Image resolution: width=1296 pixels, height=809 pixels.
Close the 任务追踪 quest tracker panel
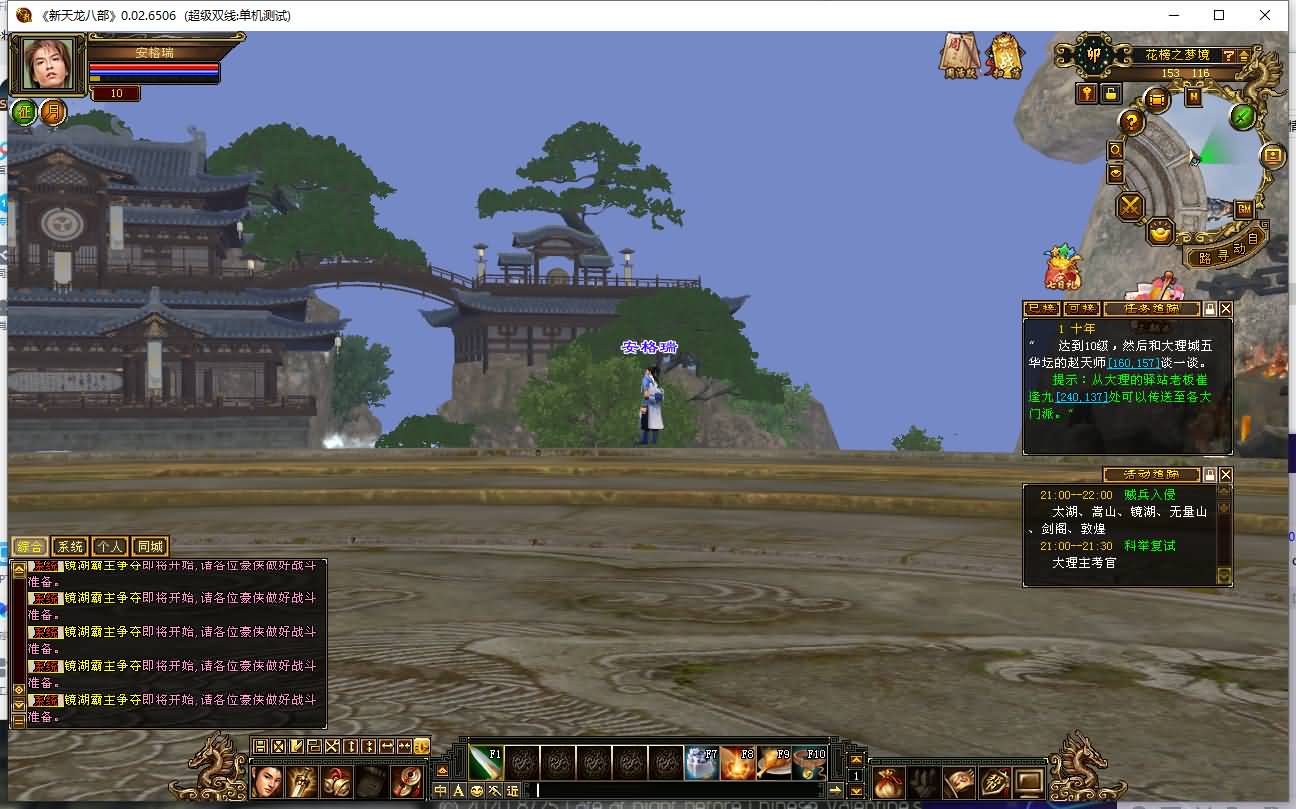click(1226, 309)
